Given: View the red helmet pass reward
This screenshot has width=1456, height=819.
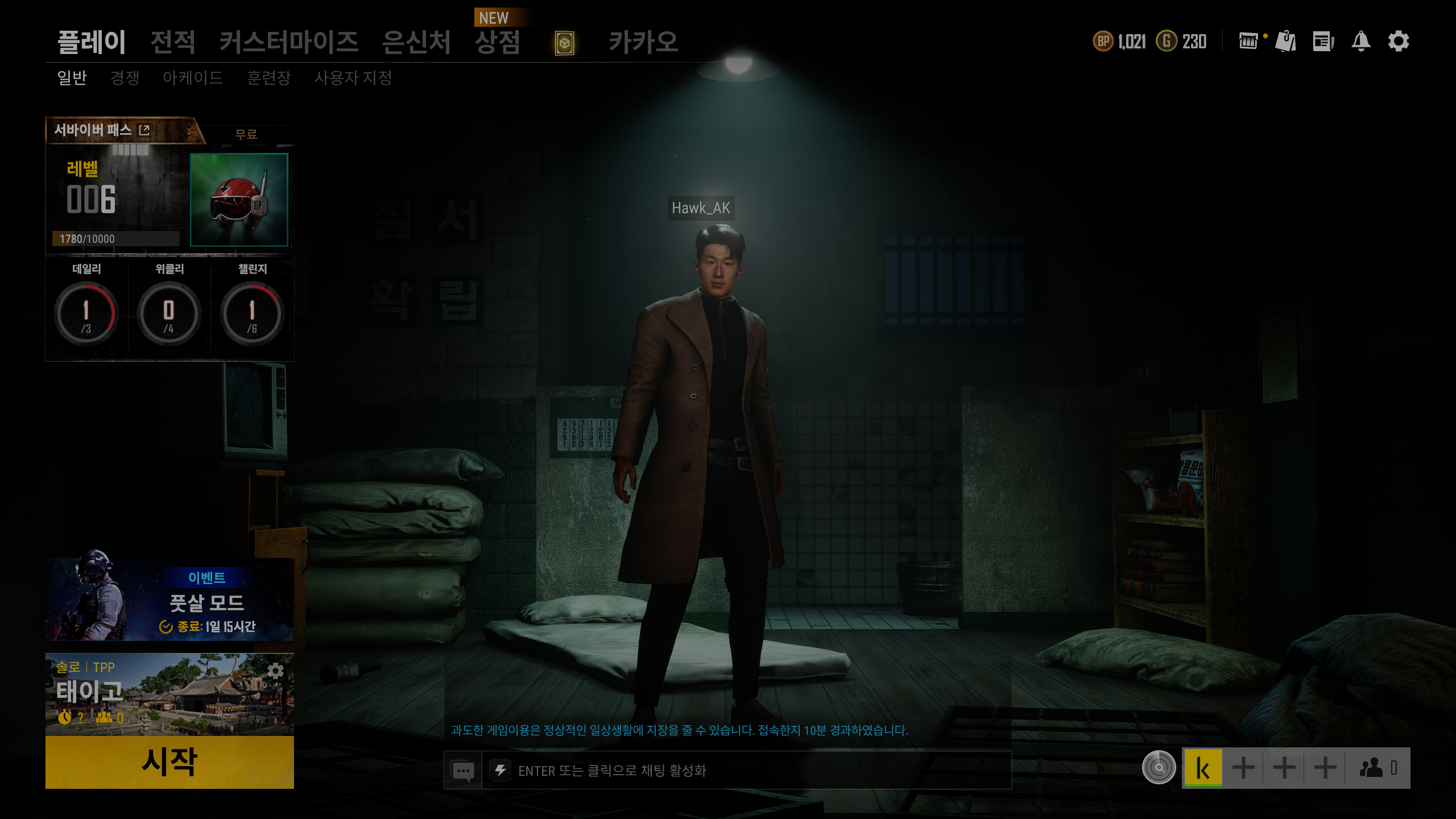Looking at the screenshot, I should (239, 199).
